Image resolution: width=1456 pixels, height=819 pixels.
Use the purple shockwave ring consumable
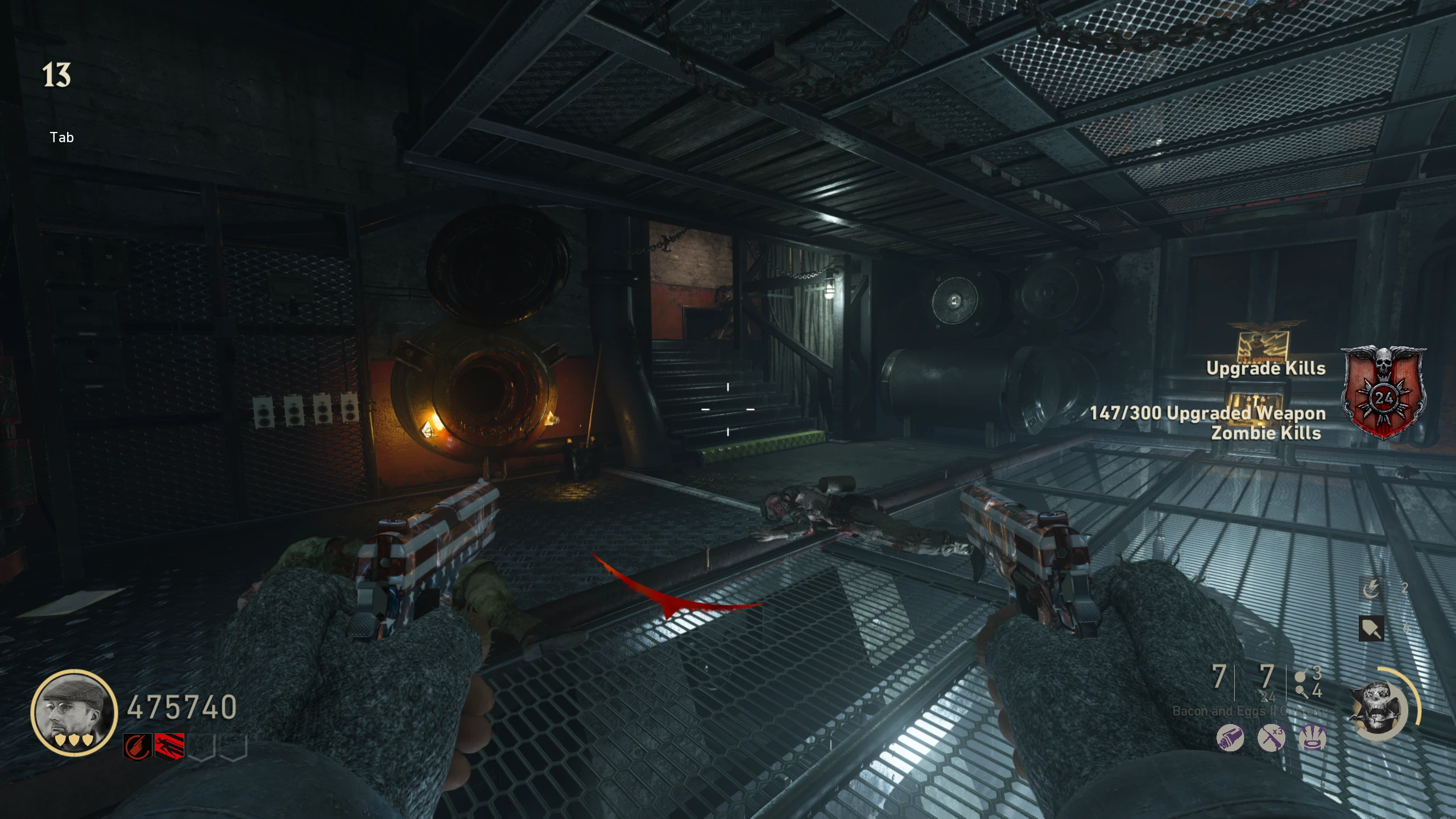click(1313, 738)
